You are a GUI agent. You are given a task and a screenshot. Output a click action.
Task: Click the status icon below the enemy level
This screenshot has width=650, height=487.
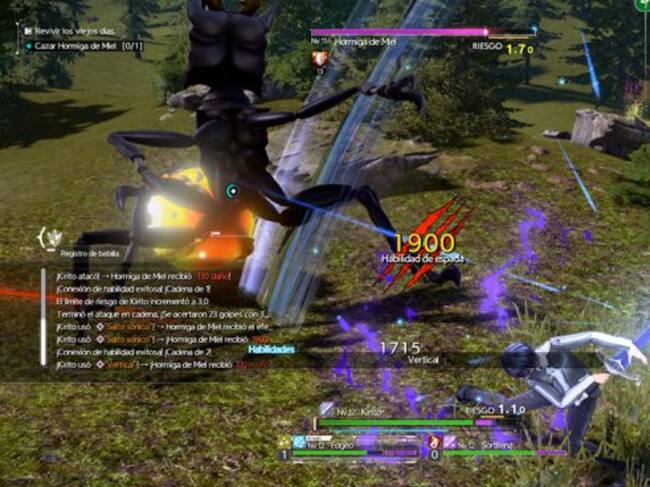[x=320, y=60]
